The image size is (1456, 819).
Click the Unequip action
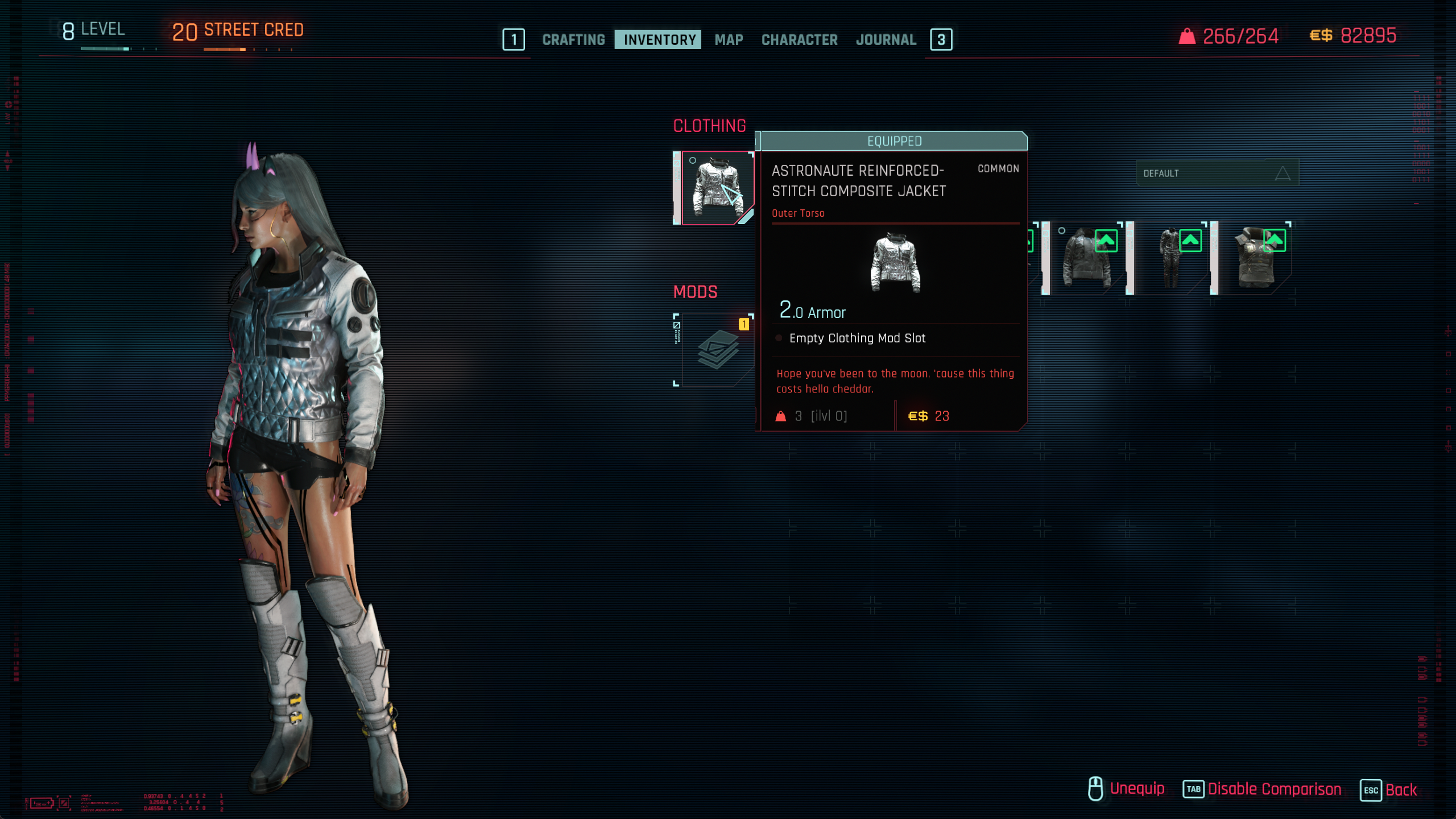pos(1136,789)
